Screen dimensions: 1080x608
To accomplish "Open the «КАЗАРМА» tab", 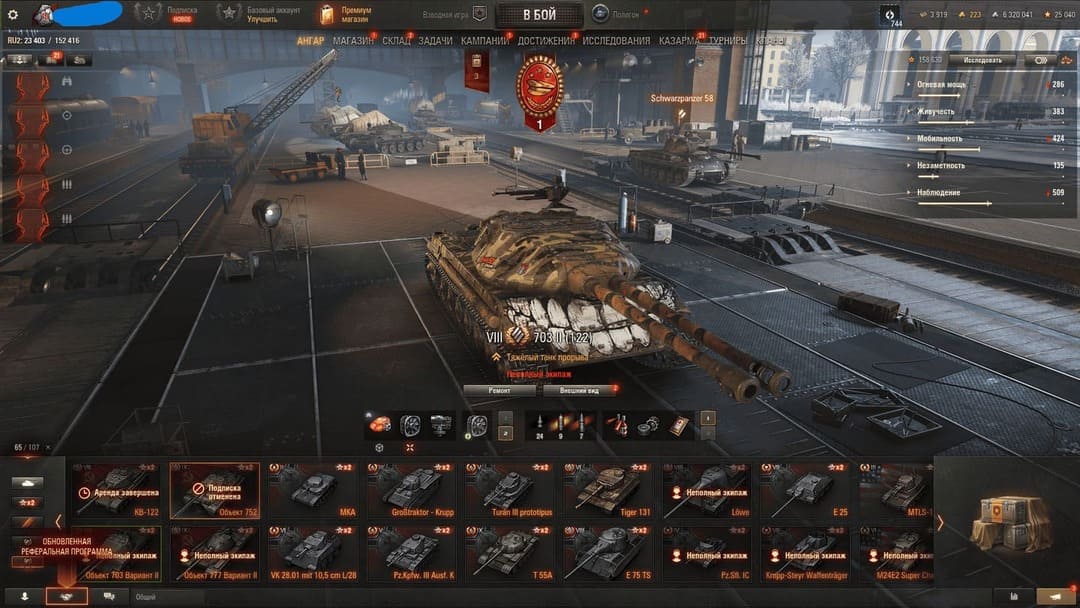I will coord(679,41).
